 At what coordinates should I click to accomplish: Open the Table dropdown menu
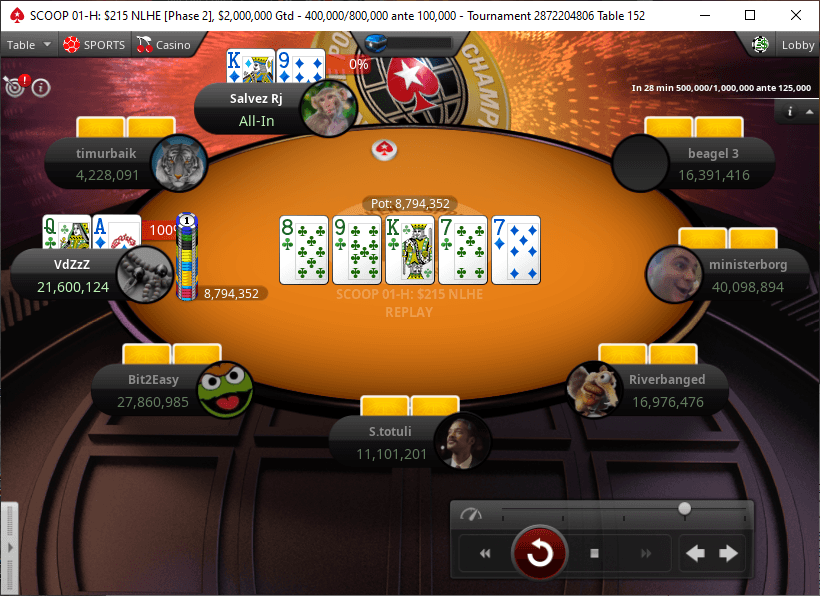tap(27, 45)
